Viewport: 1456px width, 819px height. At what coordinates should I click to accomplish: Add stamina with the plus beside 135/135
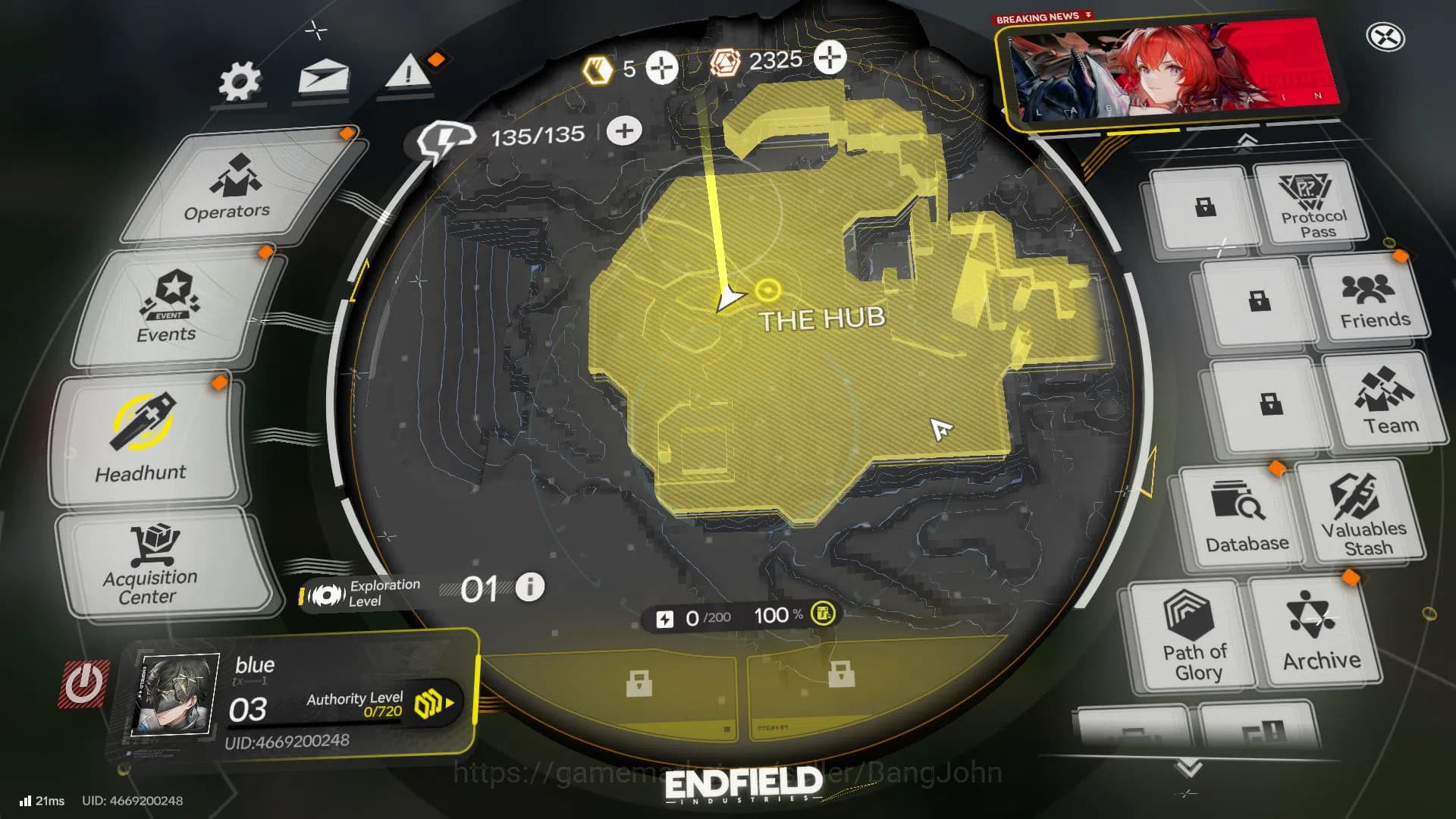(624, 130)
